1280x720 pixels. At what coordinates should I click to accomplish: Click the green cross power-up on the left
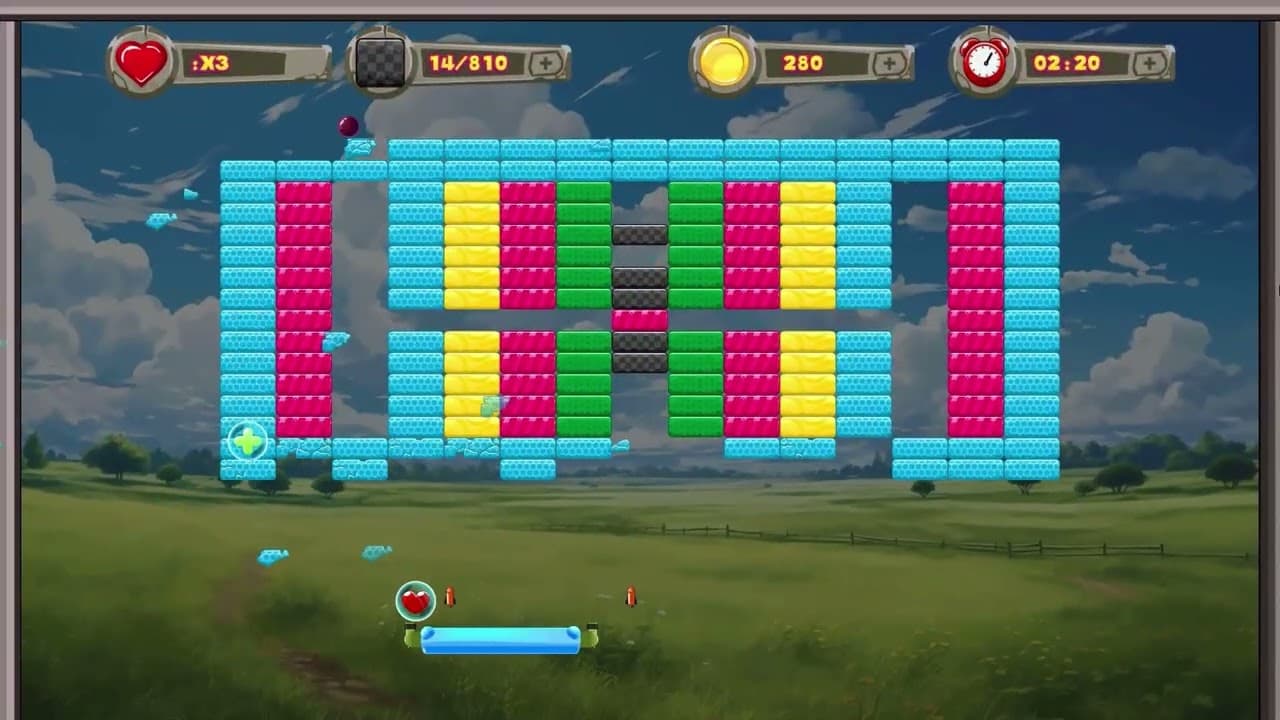[x=246, y=441]
